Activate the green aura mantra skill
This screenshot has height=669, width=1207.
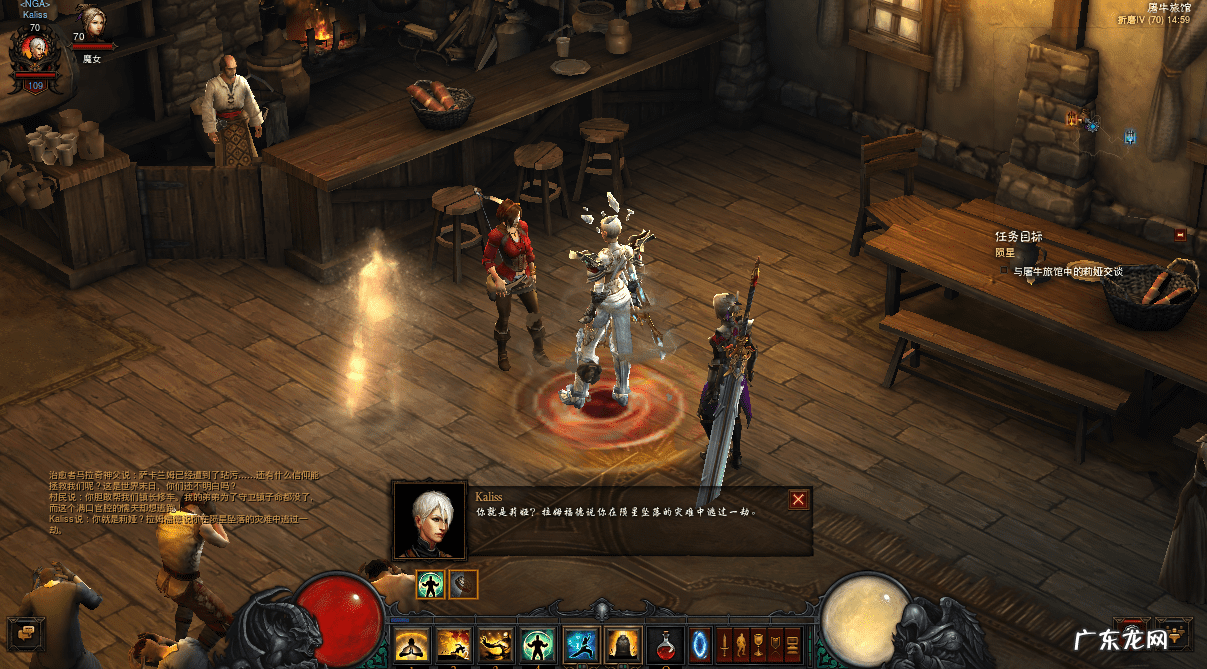tap(537, 643)
